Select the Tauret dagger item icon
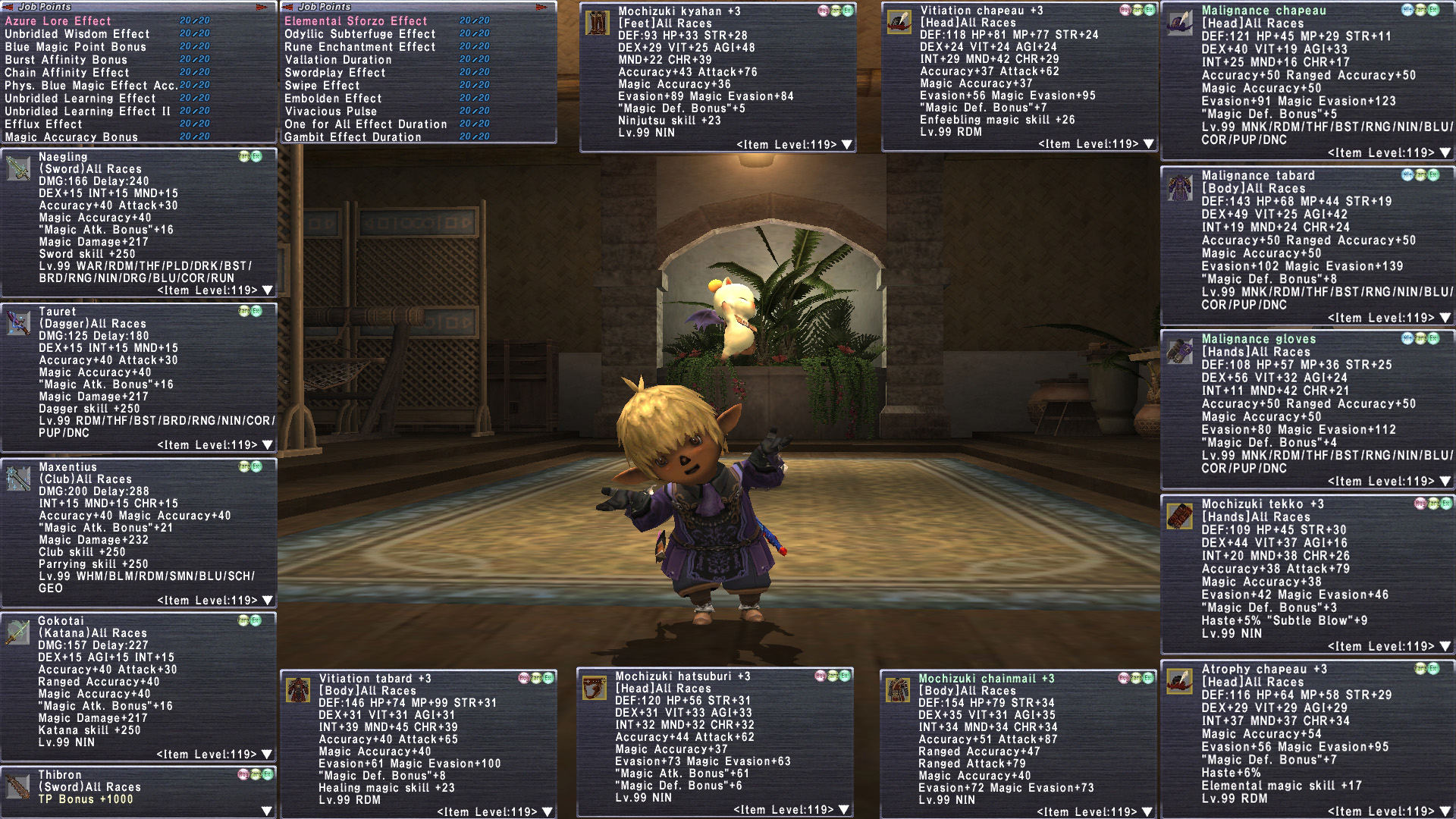The width and height of the screenshot is (1456, 819). [18, 323]
